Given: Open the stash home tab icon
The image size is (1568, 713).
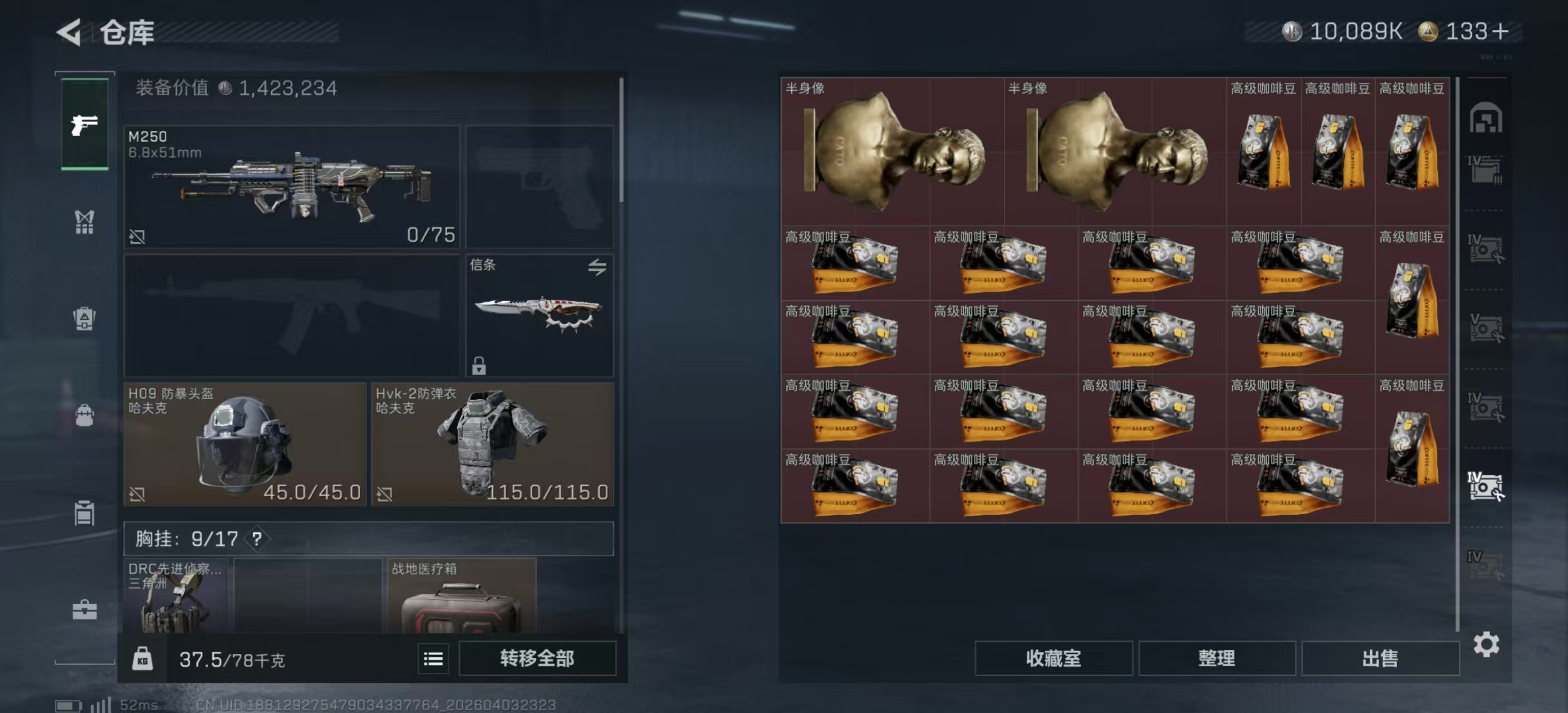Looking at the screenshot, I should tap(1486, 118).
